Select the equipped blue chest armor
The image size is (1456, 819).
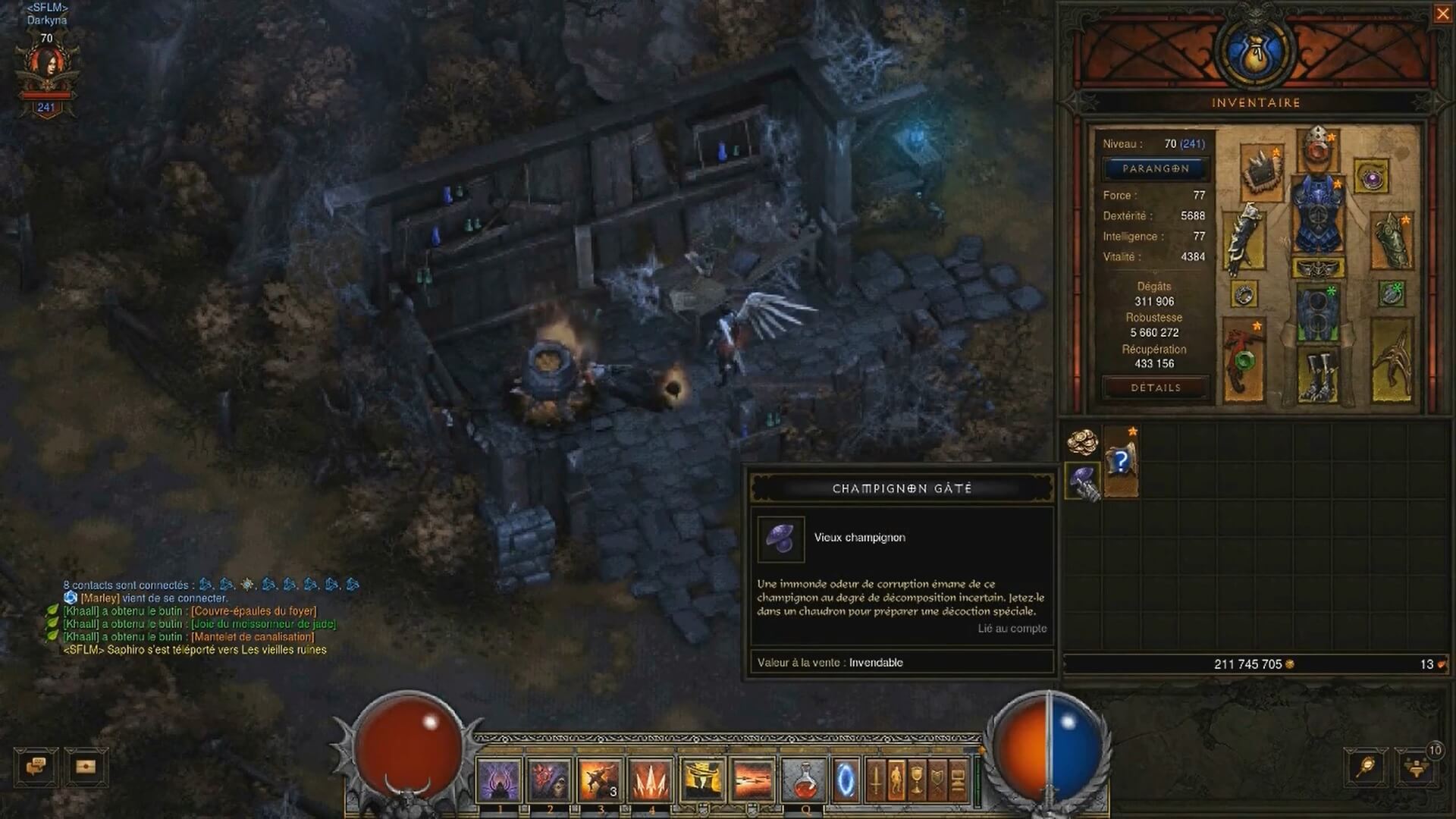click(x=1318, y=216)
